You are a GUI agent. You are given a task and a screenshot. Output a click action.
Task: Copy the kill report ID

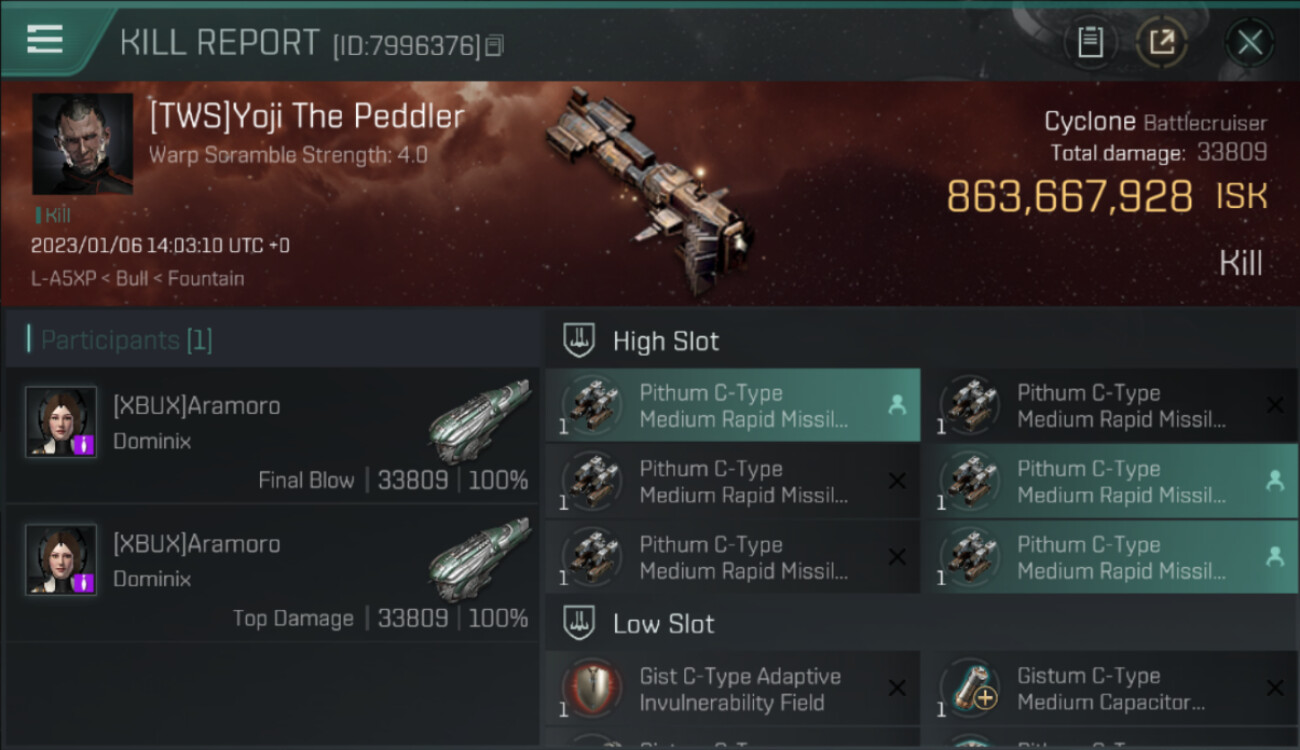point(494,45)
